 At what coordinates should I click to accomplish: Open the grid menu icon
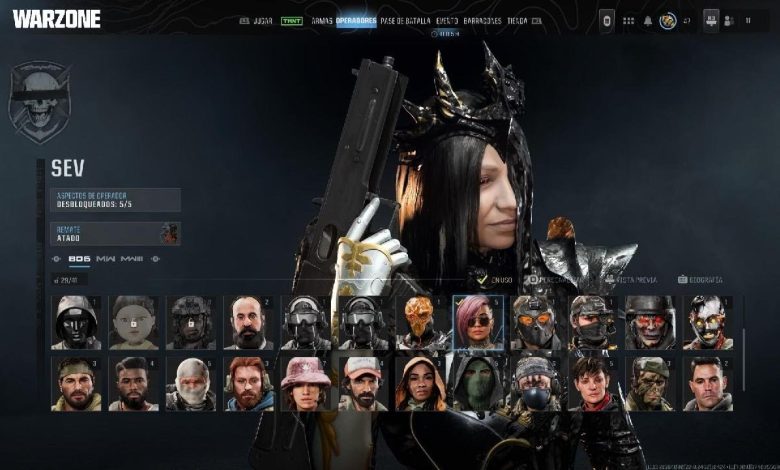(x=628, y=20)
